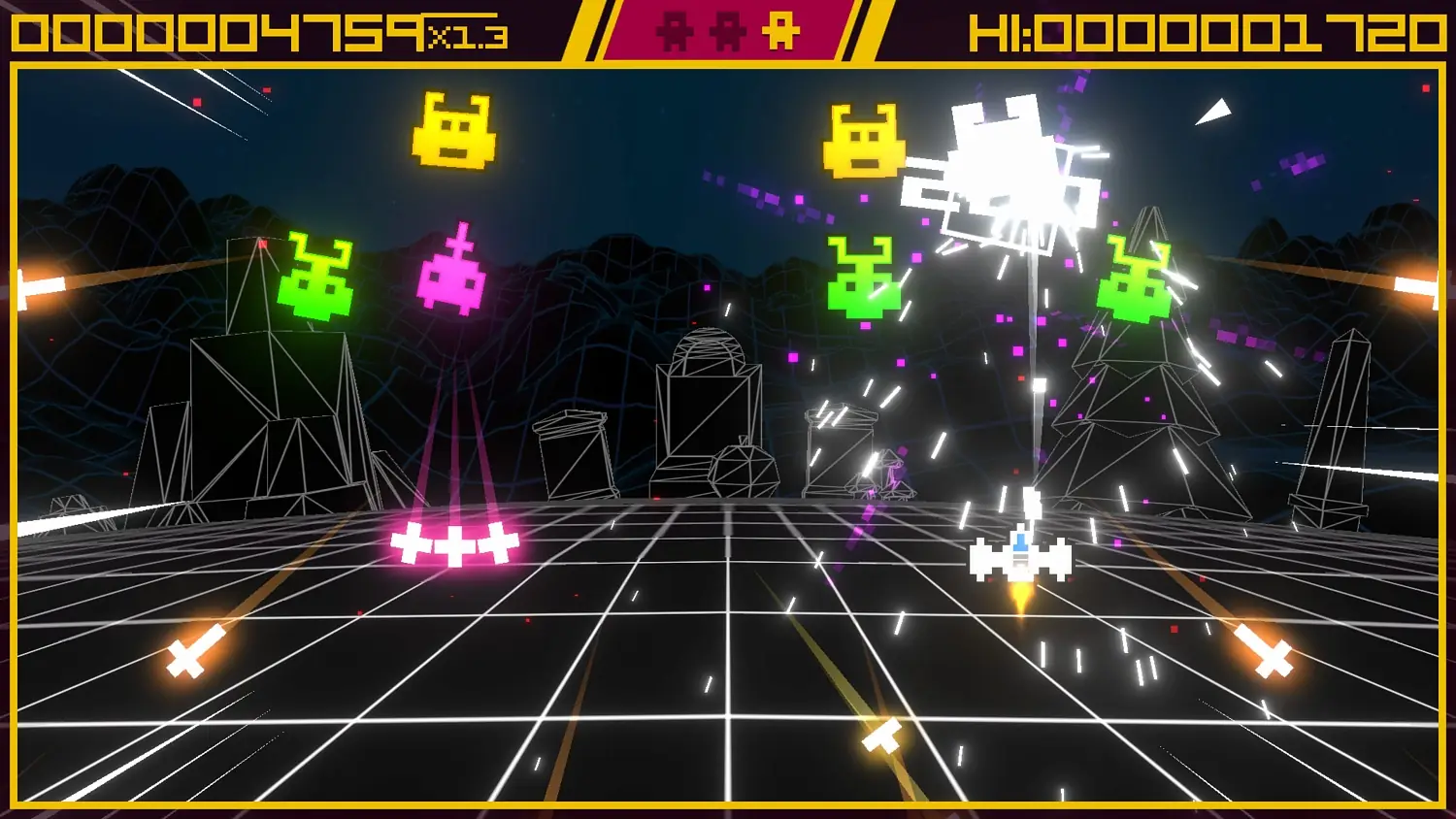
Task: Click the purple invader at top right corner
Action: click(x=1301, y=165)
